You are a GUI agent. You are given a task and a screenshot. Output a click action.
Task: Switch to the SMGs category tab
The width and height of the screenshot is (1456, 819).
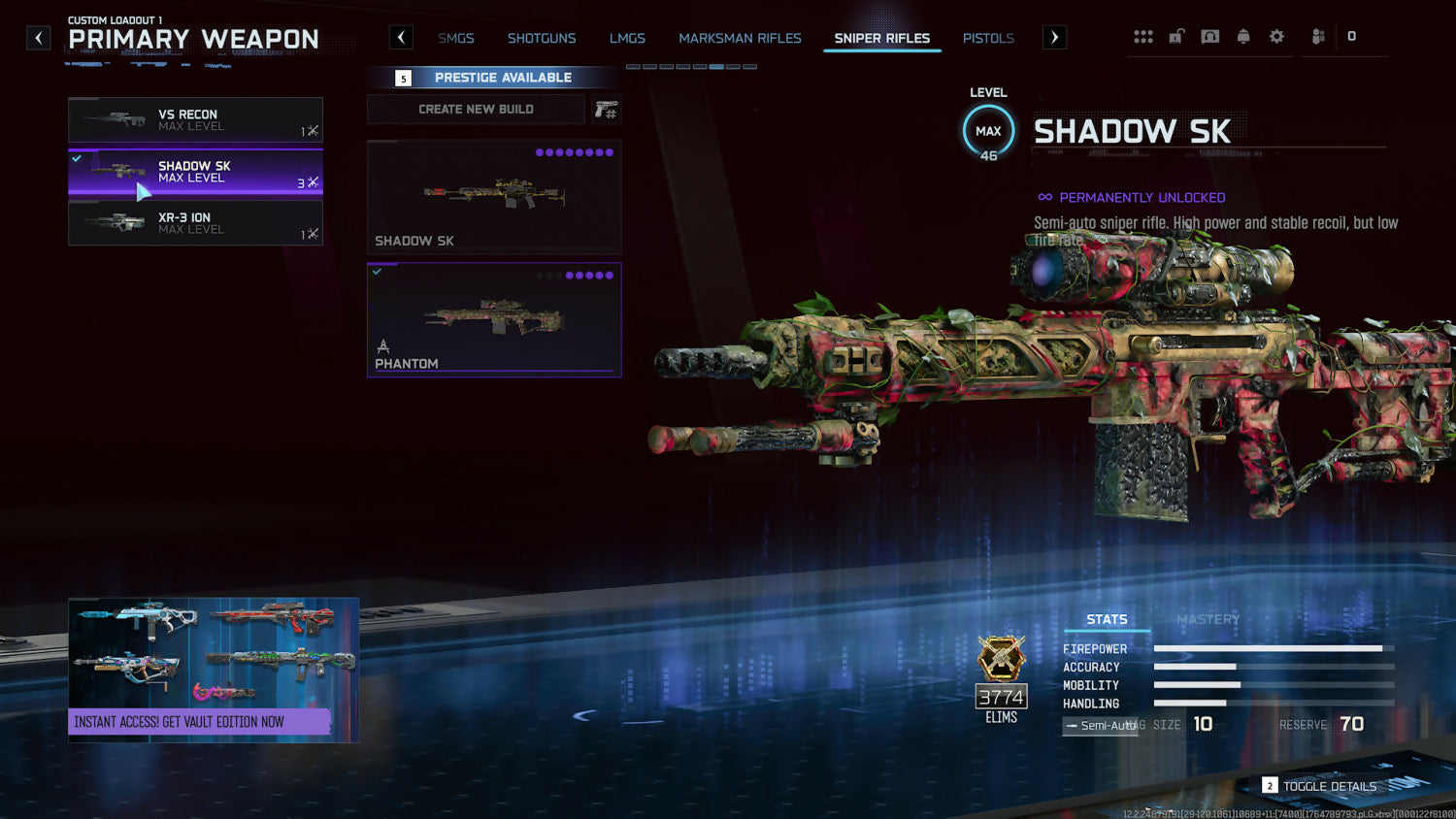tap(455, 39)
